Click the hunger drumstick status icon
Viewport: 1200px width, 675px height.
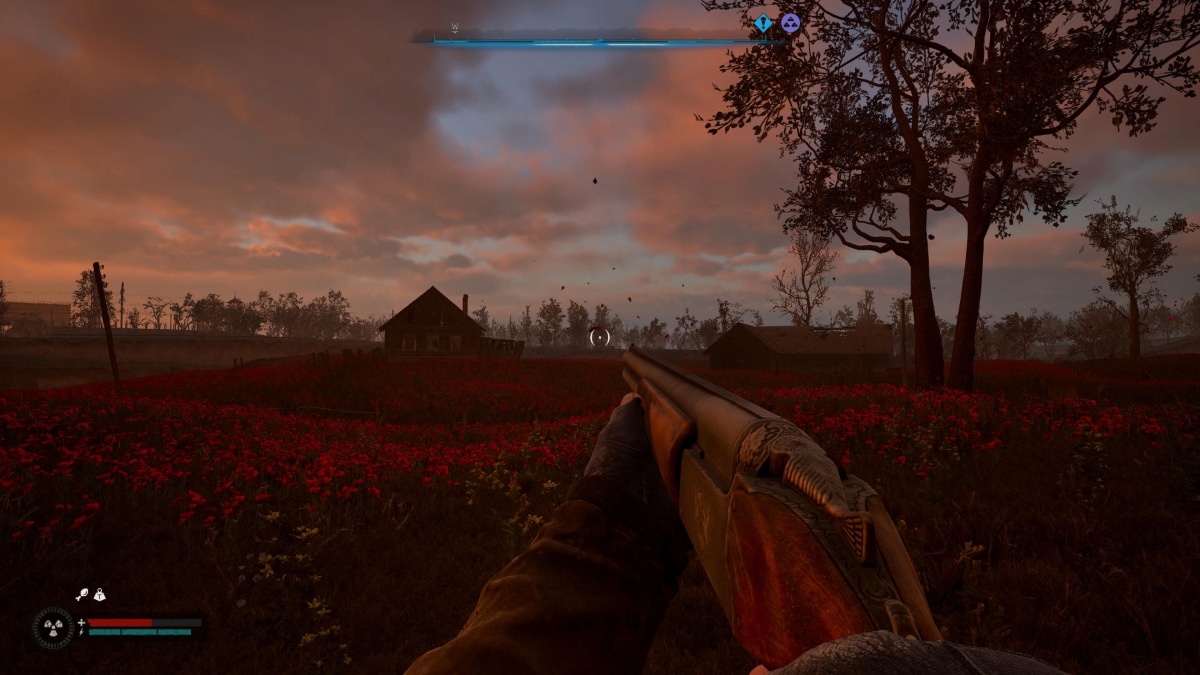pyautogui.click(x=82, y=594)
